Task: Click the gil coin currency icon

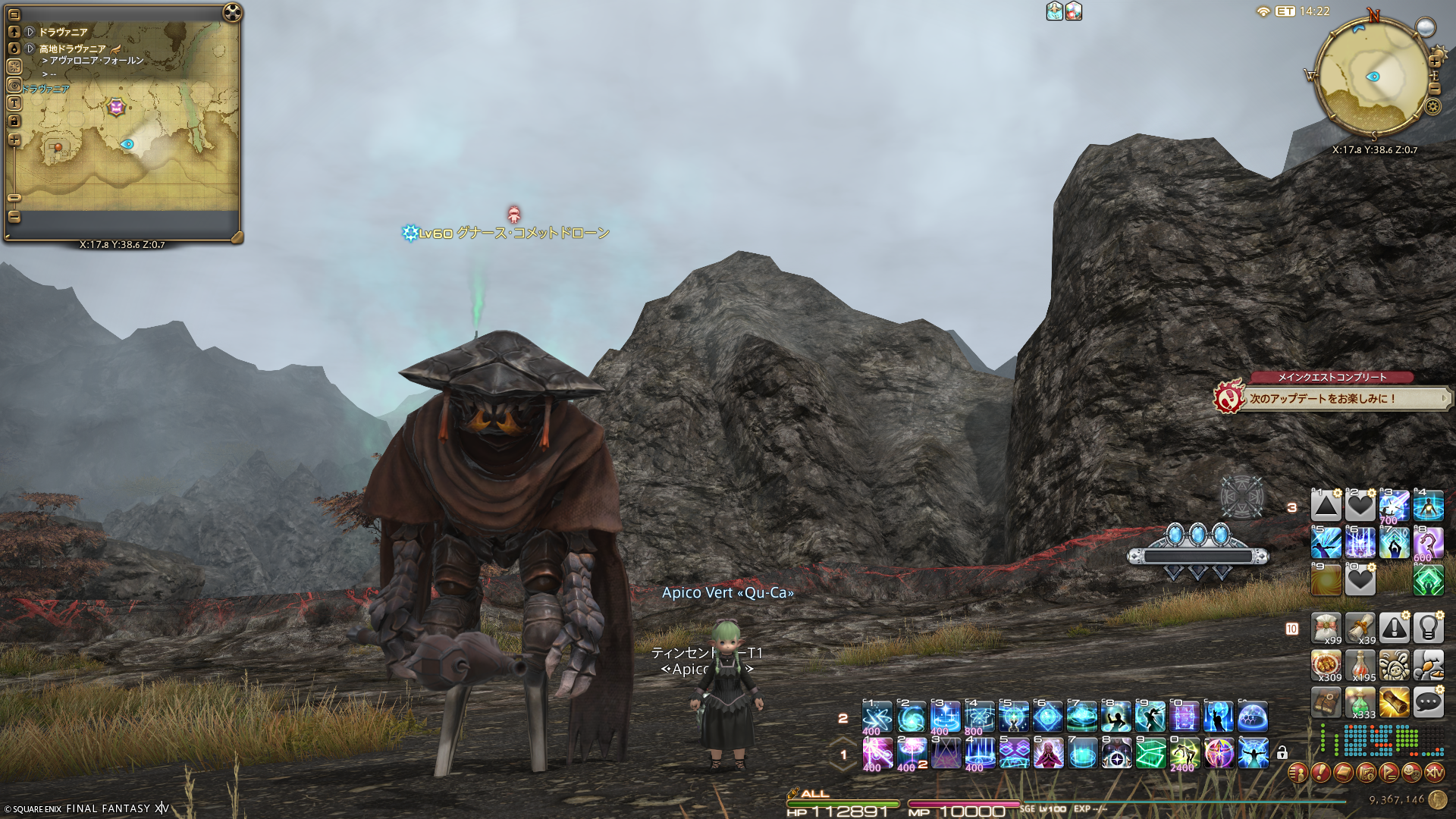Action: (1438, 799)
